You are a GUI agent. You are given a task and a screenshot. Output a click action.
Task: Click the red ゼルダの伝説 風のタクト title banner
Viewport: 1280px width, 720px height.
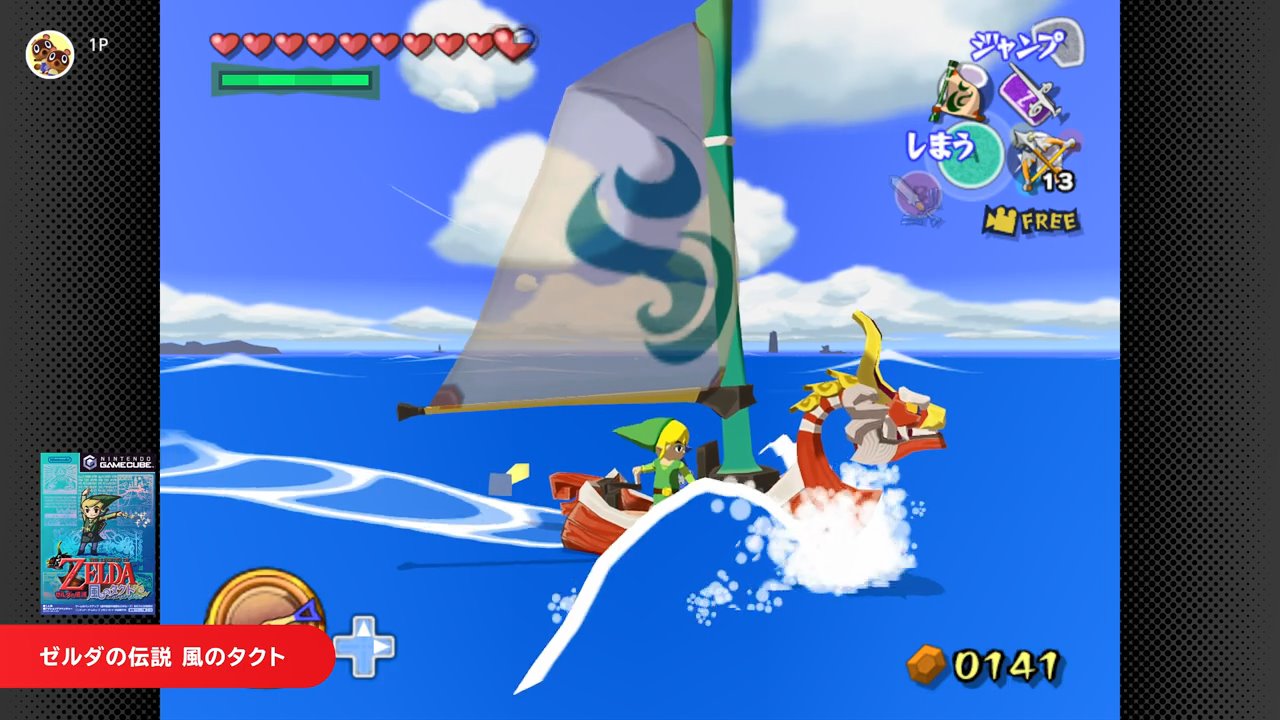point(165,656)
